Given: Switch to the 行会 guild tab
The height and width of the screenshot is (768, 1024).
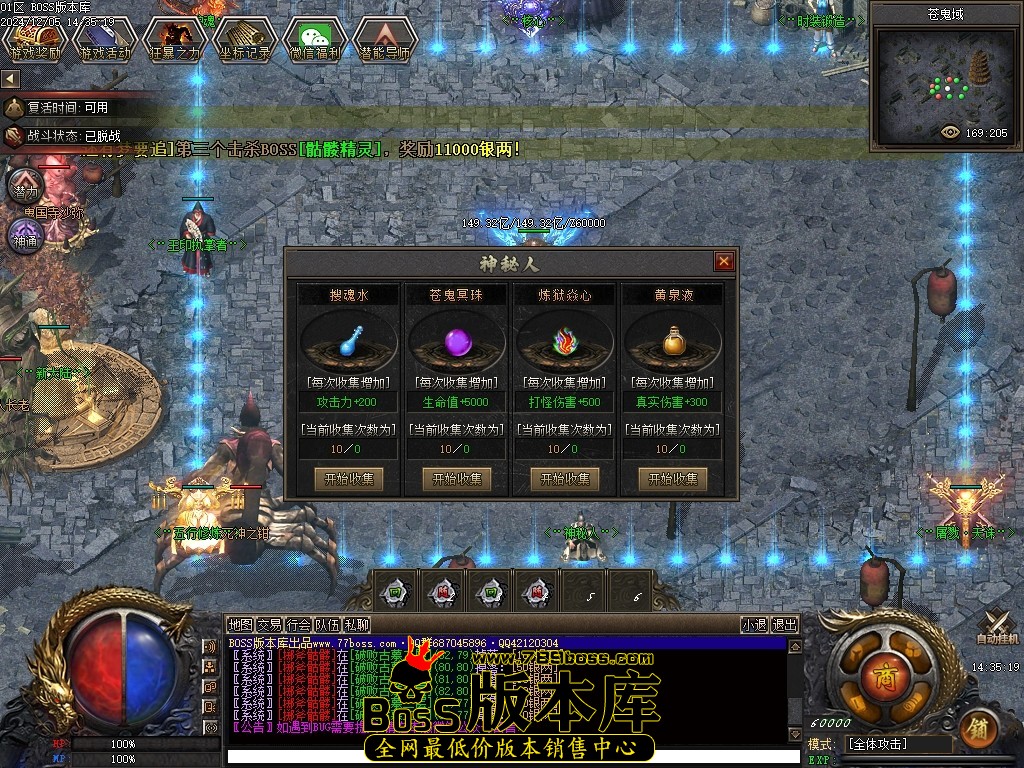Looking at the screenshot, I should point(298,625).
